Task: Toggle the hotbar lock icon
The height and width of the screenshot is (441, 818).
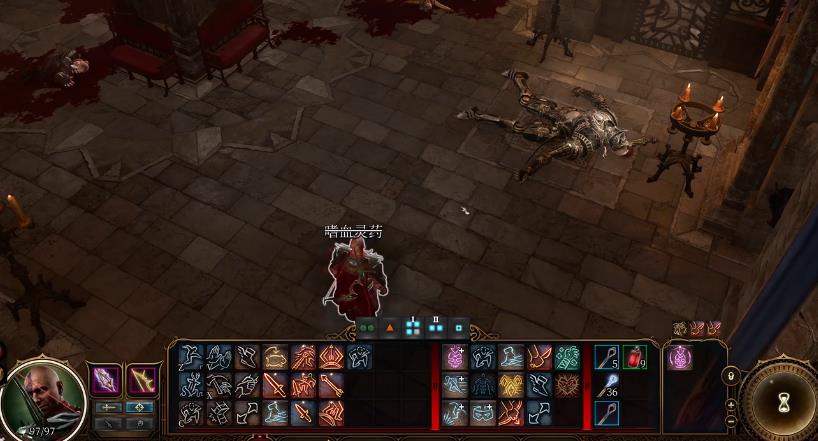Action: point(731,376)
